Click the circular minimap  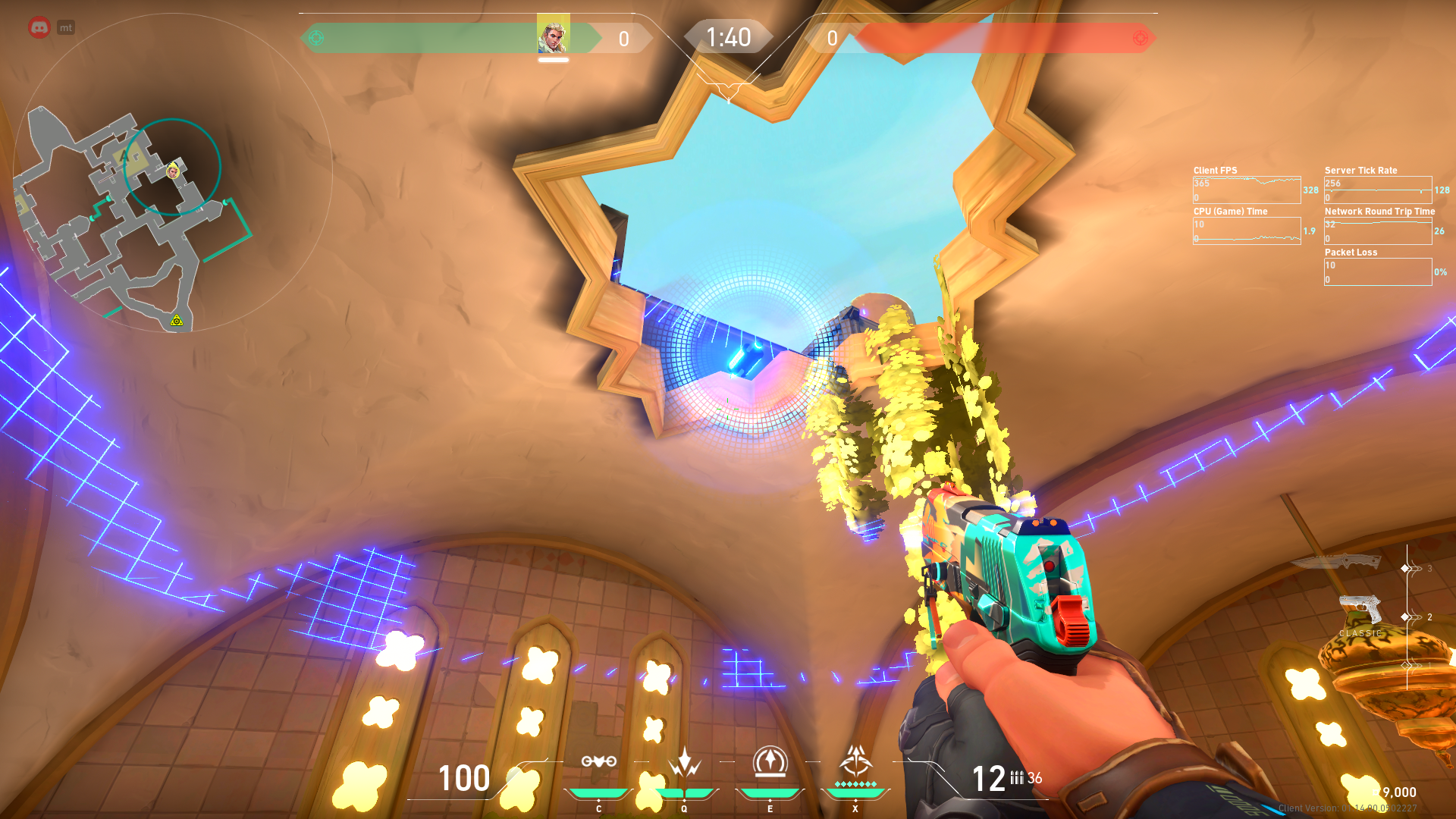(x=173, y=173)
